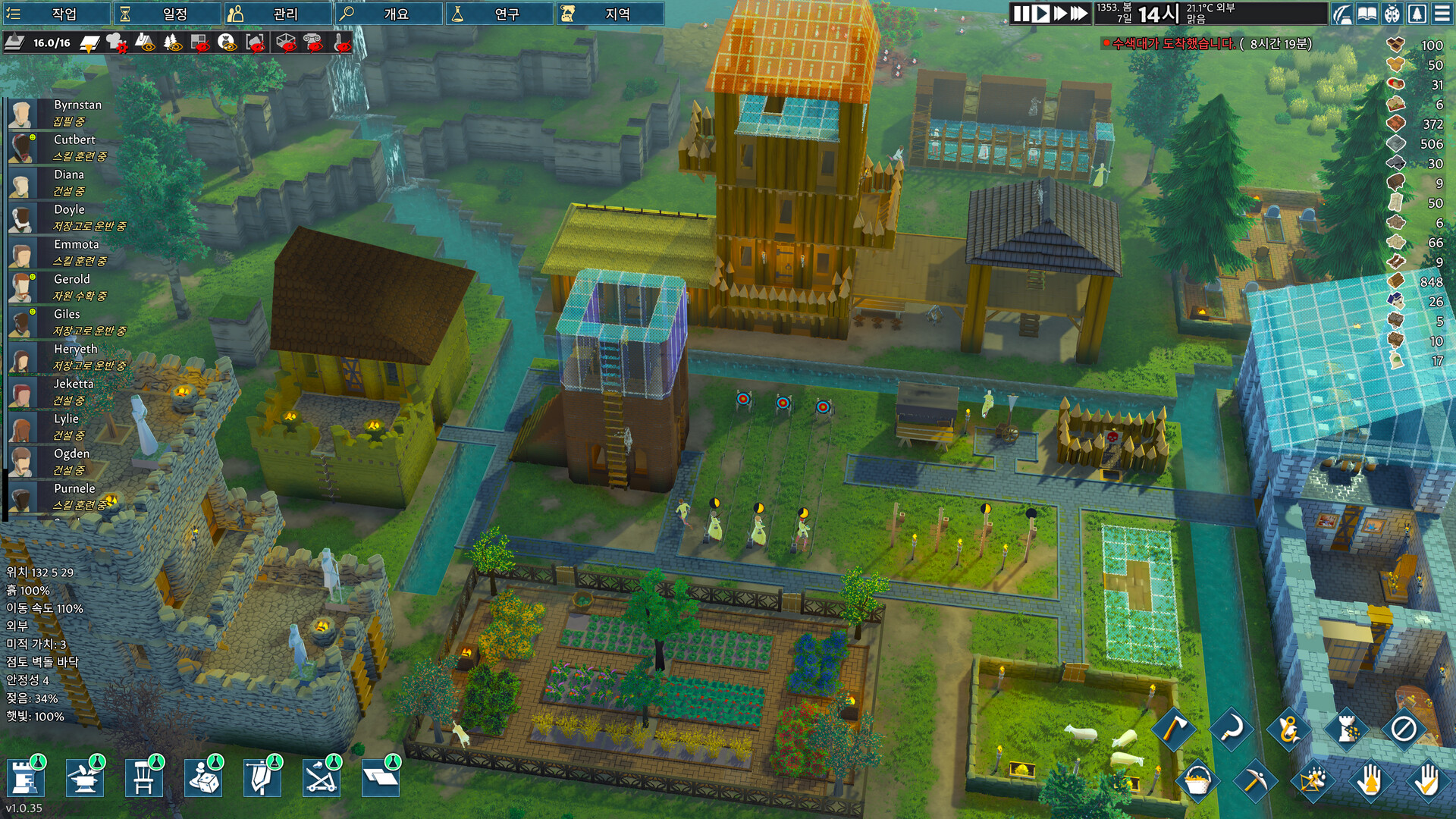Screen dimensions: 1456x819
Task: Click the ladybug bug report icon
Action: pos(1392,14)
